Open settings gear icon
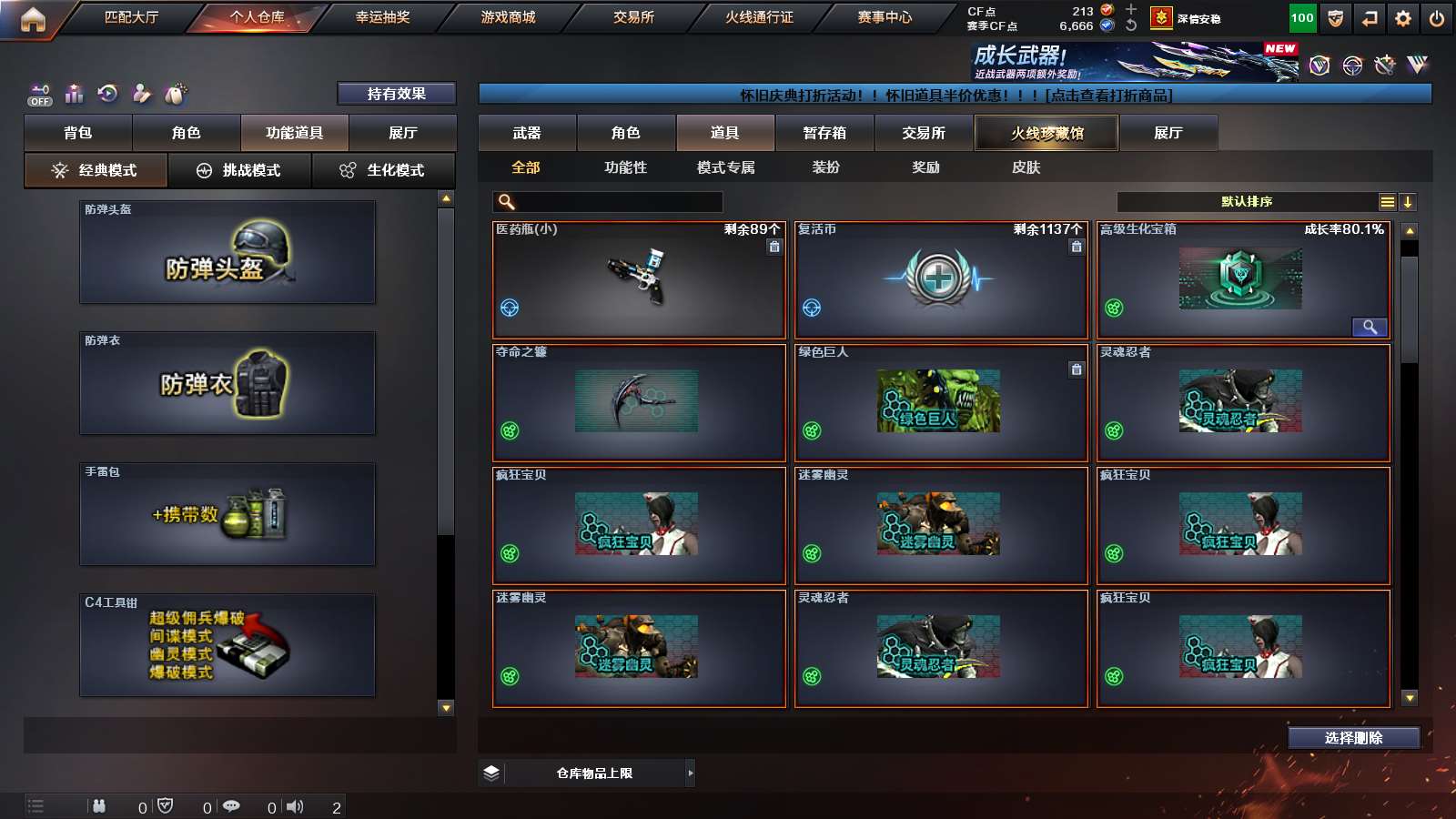Screen dimensions: 1456x819 click(1403, 18)
